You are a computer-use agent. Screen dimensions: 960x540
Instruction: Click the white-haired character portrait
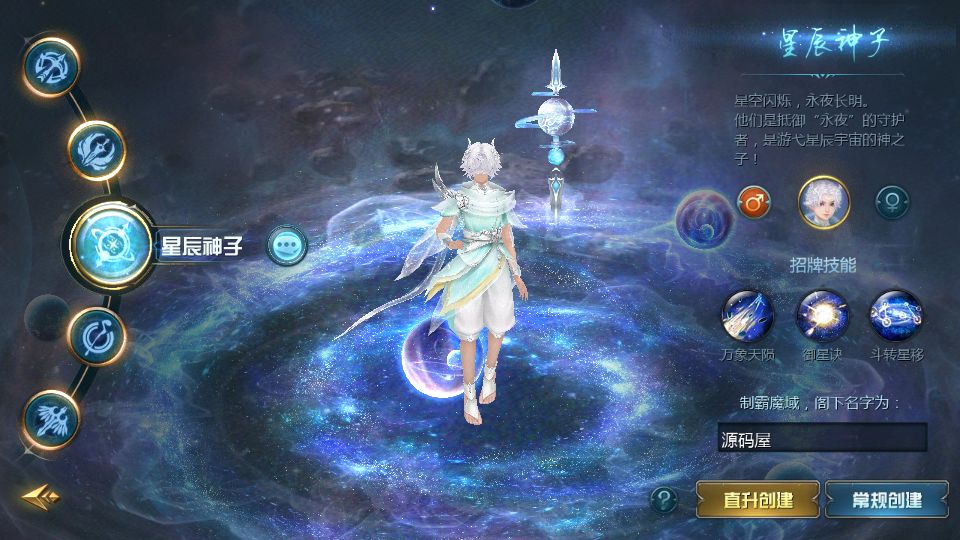(823, 202)
